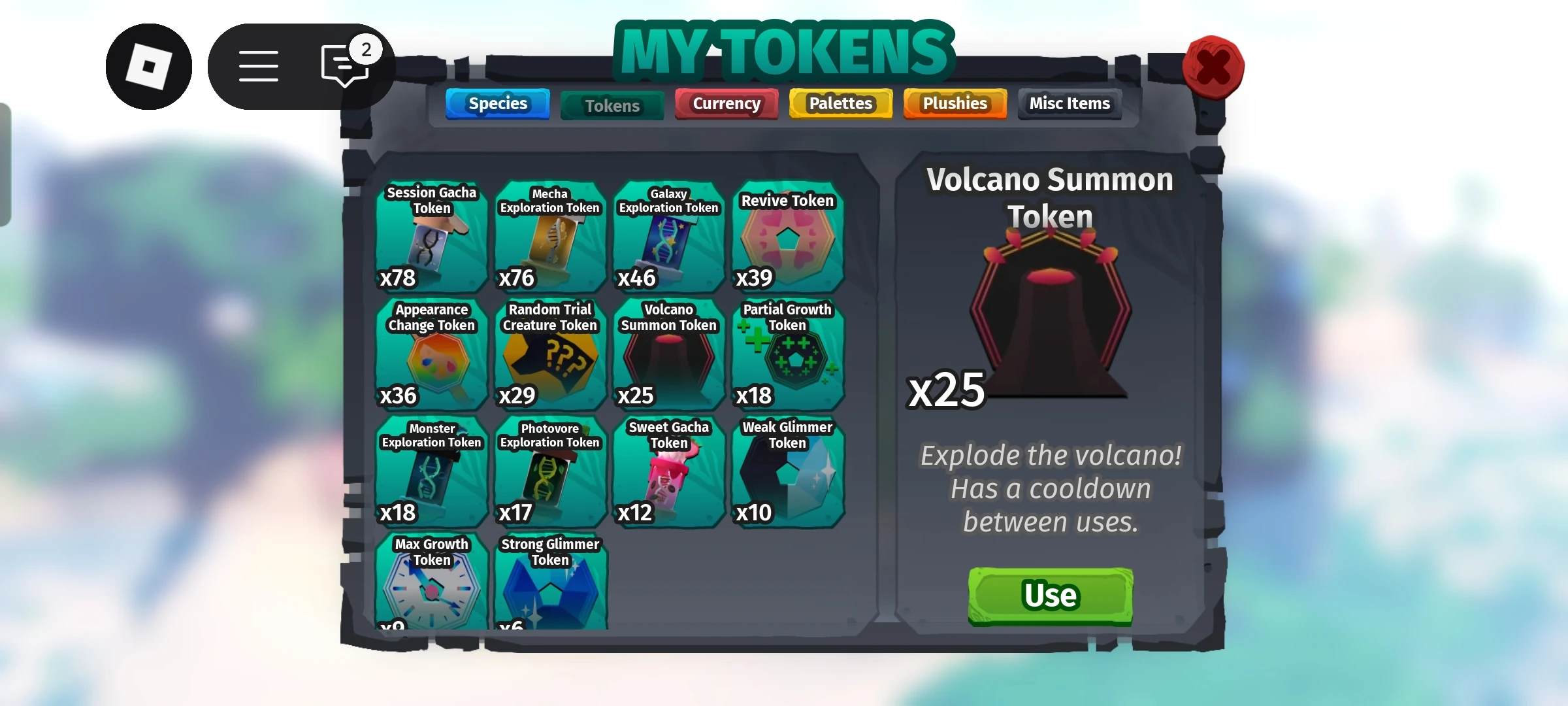
Task: Select the Sweet Gacha Token
Action: [668, 471]
